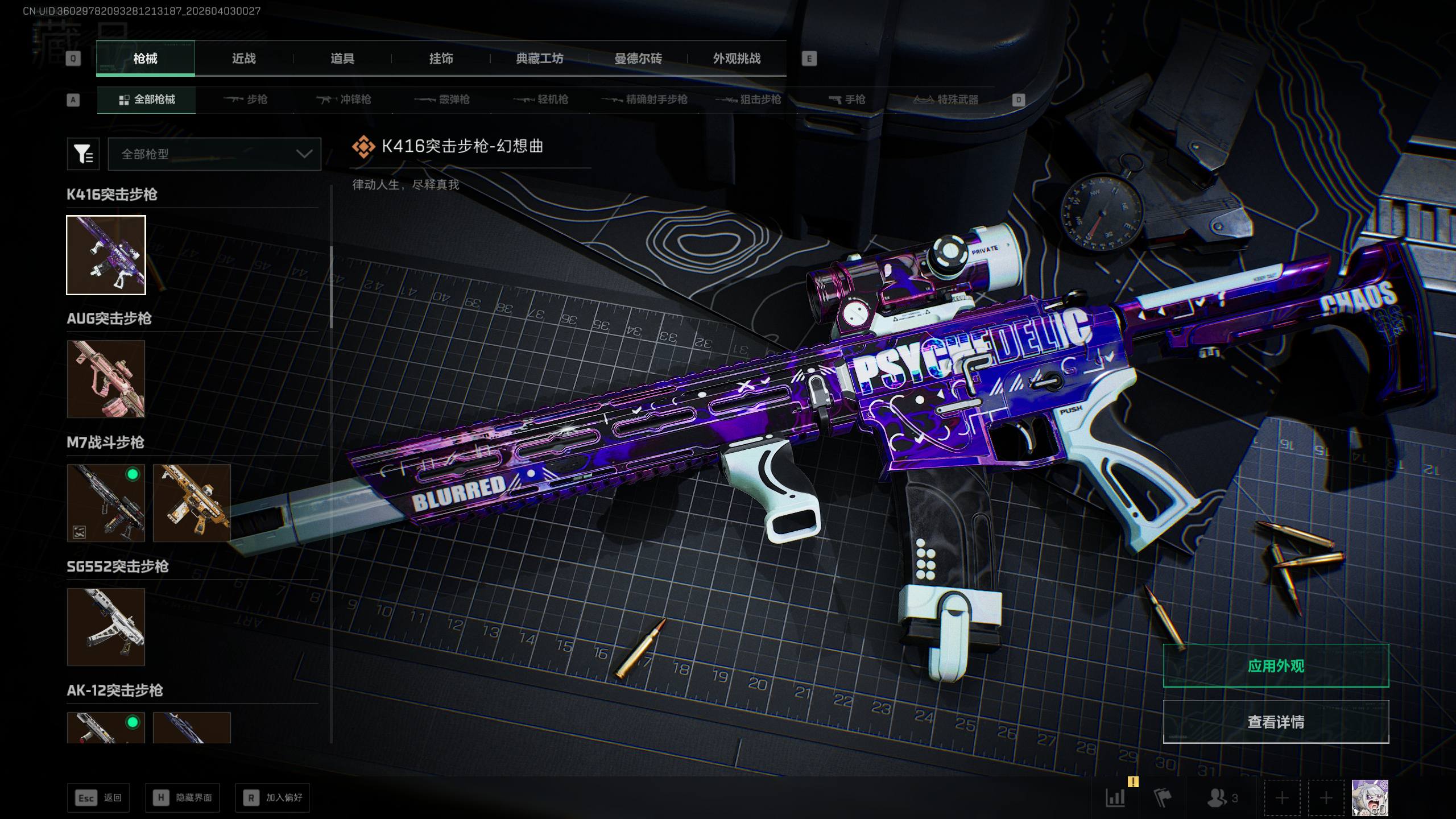Open the 道具 items tab
Viewport: 1456px width, 819px height.
click(342, 59)
